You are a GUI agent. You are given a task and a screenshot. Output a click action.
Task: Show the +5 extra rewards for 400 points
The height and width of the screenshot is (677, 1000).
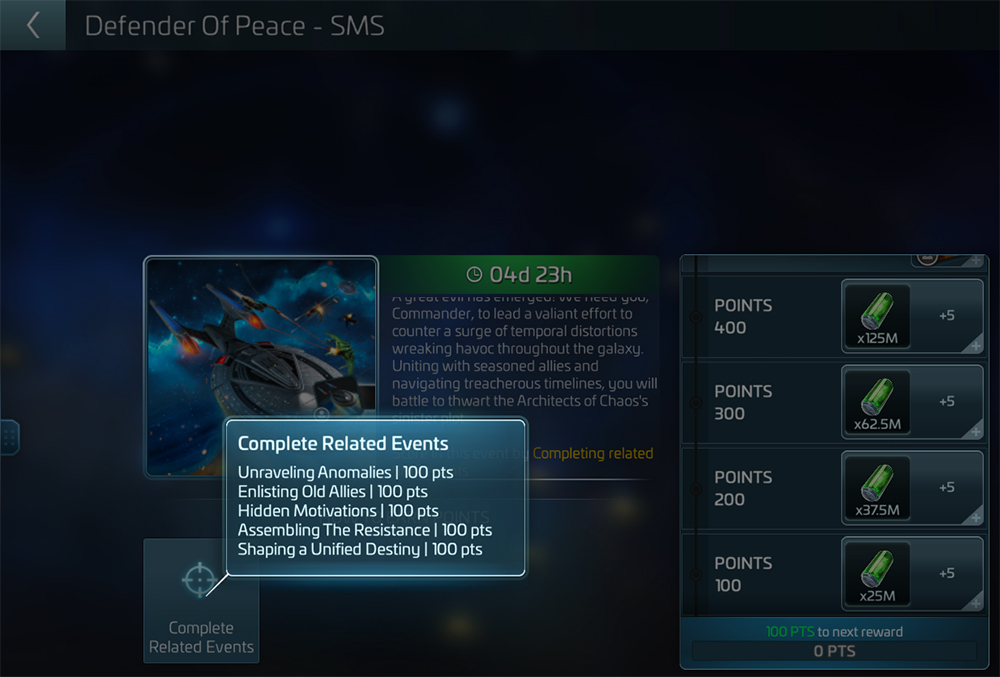pyautogui.click(x=947, y=316)
